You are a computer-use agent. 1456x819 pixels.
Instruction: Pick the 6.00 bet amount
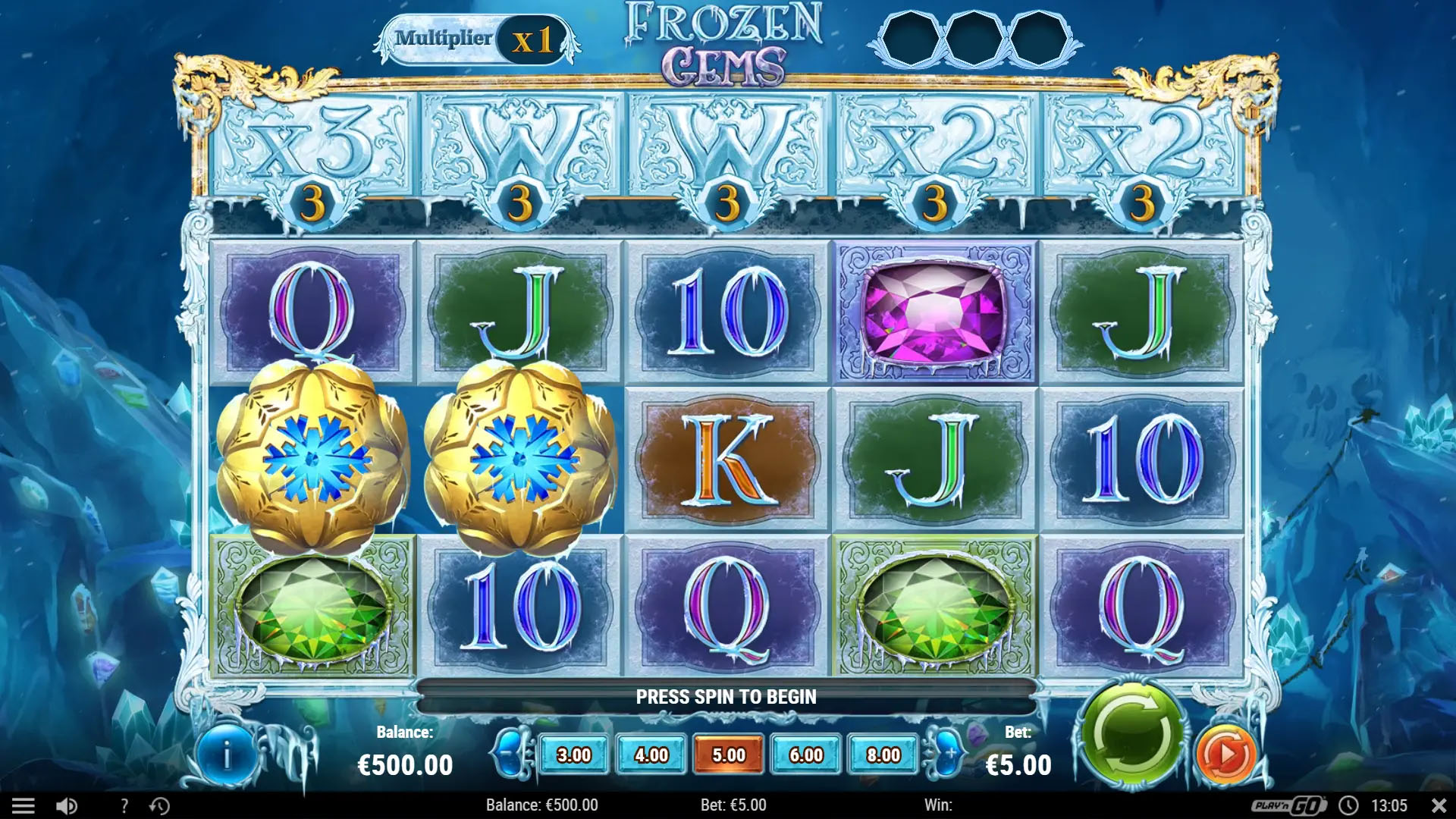[x=806, y=755]
